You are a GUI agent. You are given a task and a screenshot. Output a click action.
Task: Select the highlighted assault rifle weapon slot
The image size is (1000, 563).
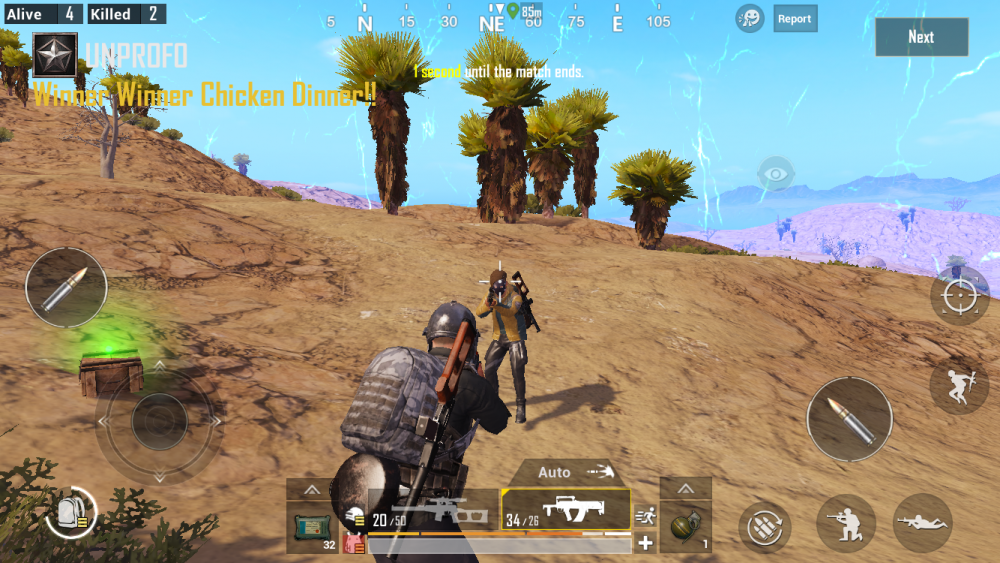click(x=566, y=510)
